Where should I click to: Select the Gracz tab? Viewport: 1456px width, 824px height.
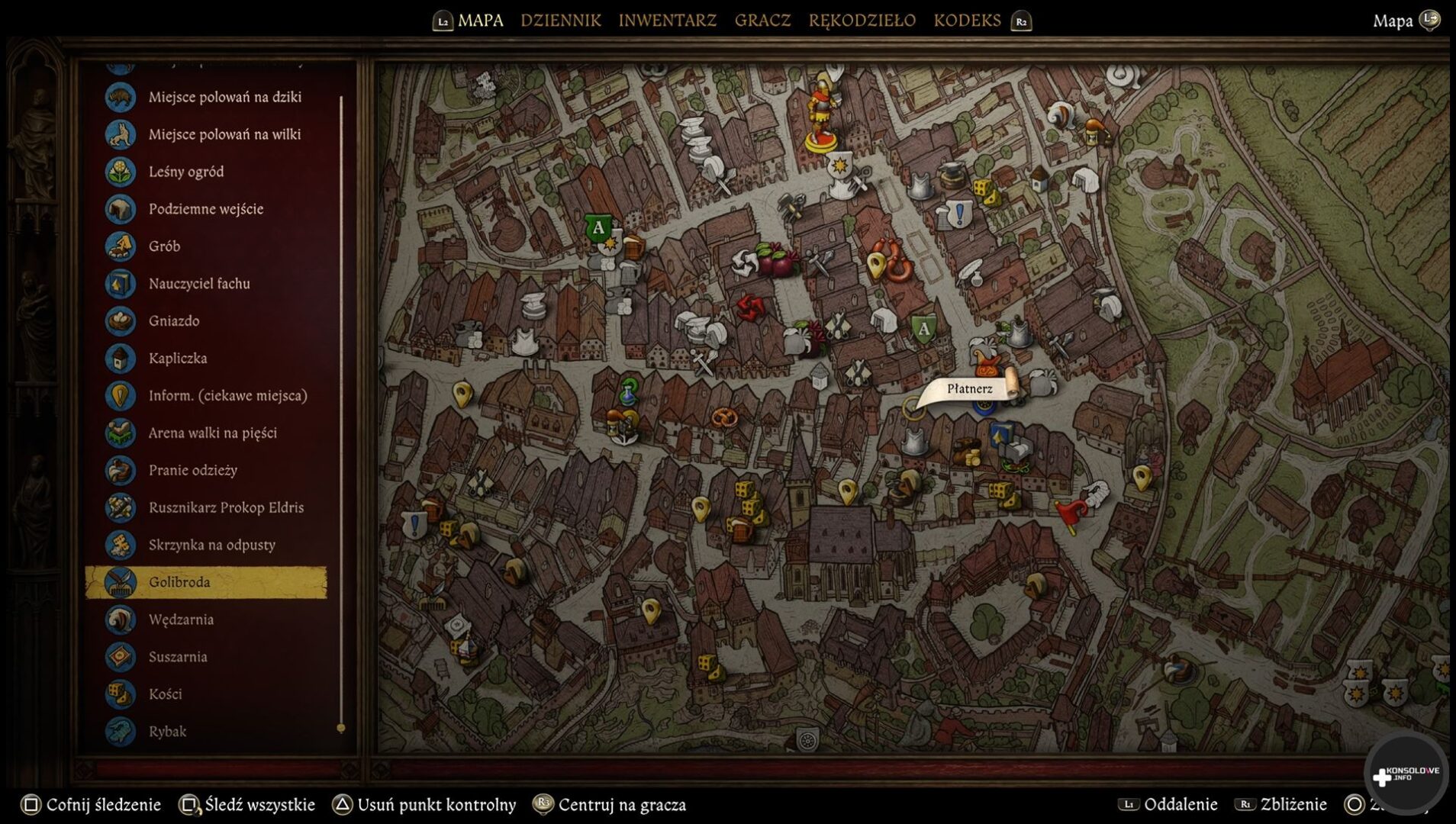[762, 21]
